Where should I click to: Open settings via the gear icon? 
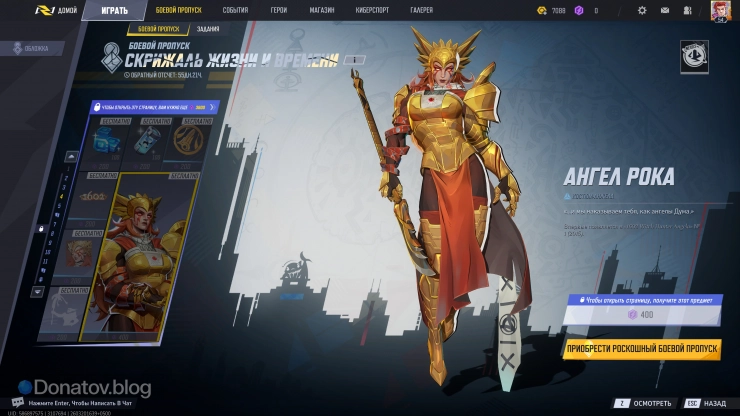click(642, 10)
